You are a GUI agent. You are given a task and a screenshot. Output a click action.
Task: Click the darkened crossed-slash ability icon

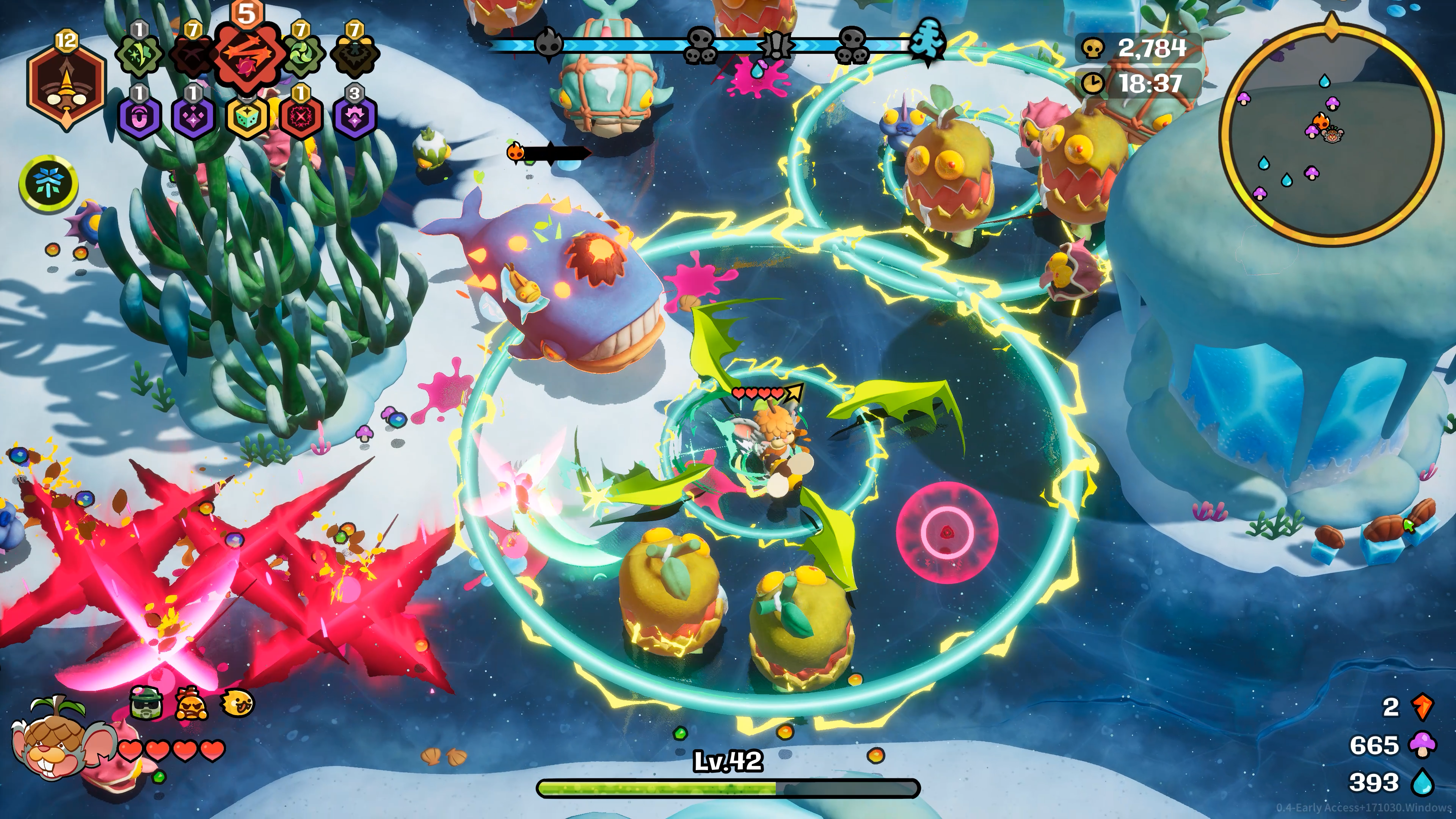[x=192, y=55]
